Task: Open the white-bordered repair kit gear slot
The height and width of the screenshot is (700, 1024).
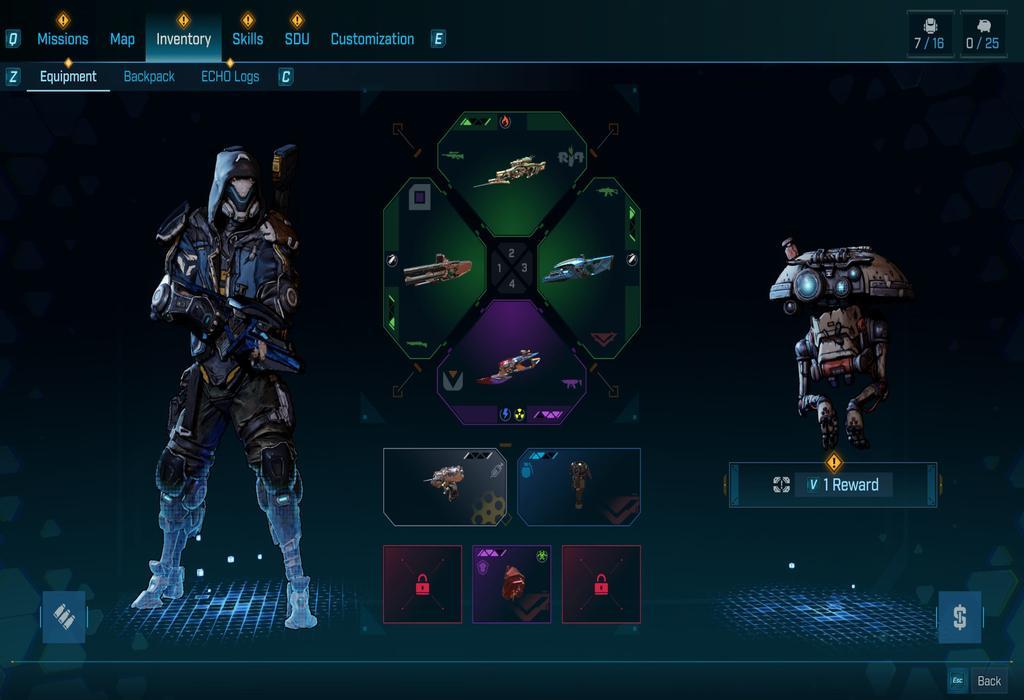Action: coord(445,486)
